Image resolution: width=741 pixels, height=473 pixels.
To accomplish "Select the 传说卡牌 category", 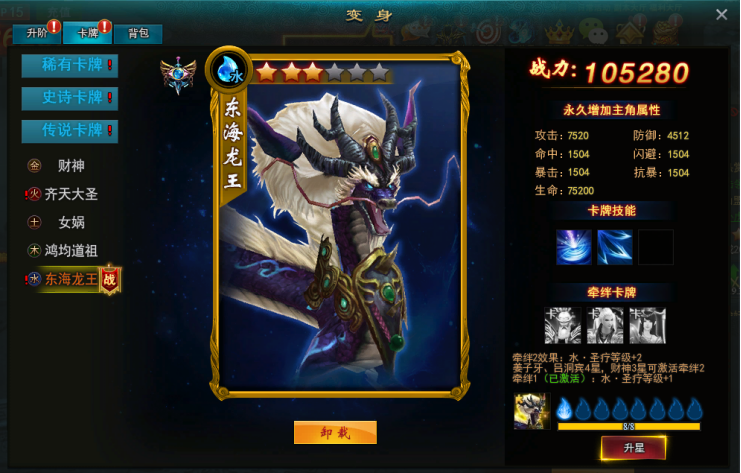I will point(70,130).
